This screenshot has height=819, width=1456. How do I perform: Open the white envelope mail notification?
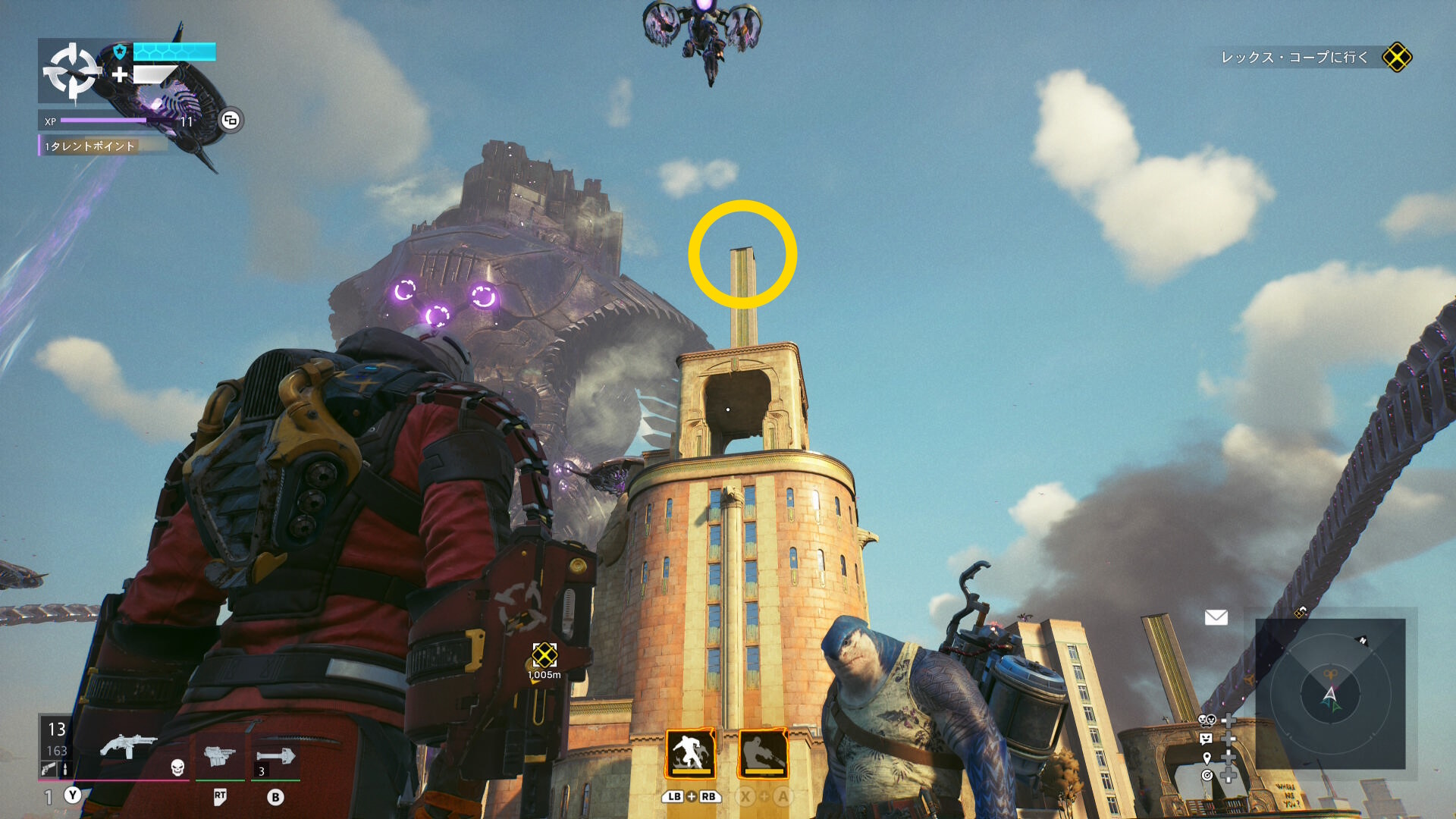1216,617
